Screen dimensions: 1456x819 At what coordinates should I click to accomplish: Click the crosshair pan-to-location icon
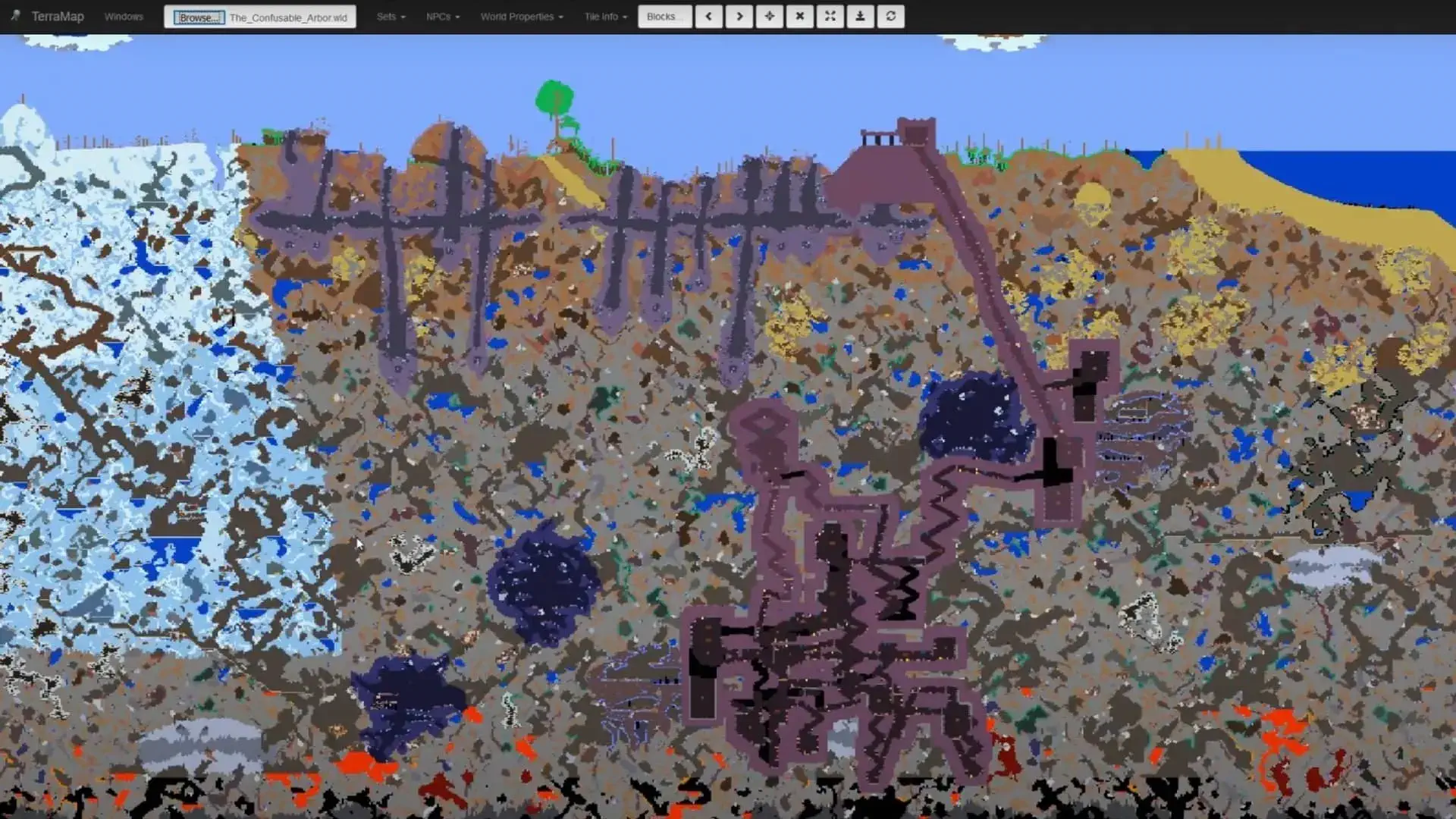click(x=769, y=16)
